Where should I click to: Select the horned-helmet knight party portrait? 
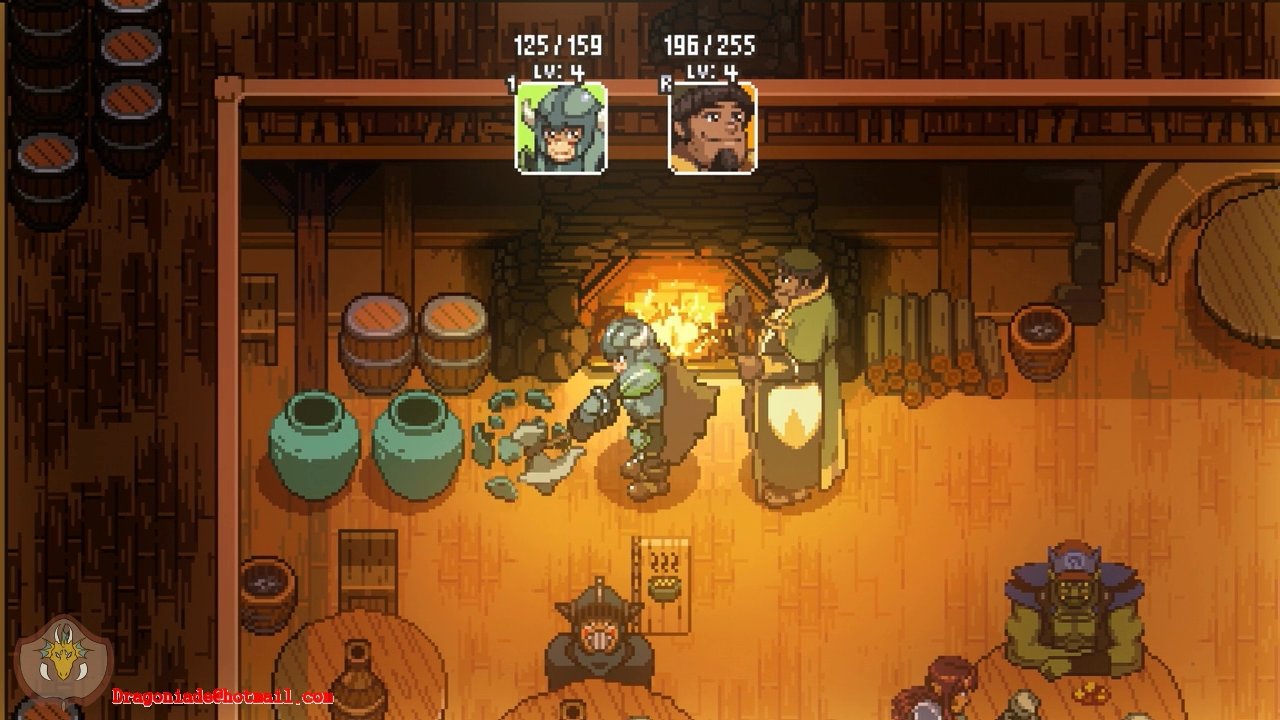click(561, 128)
